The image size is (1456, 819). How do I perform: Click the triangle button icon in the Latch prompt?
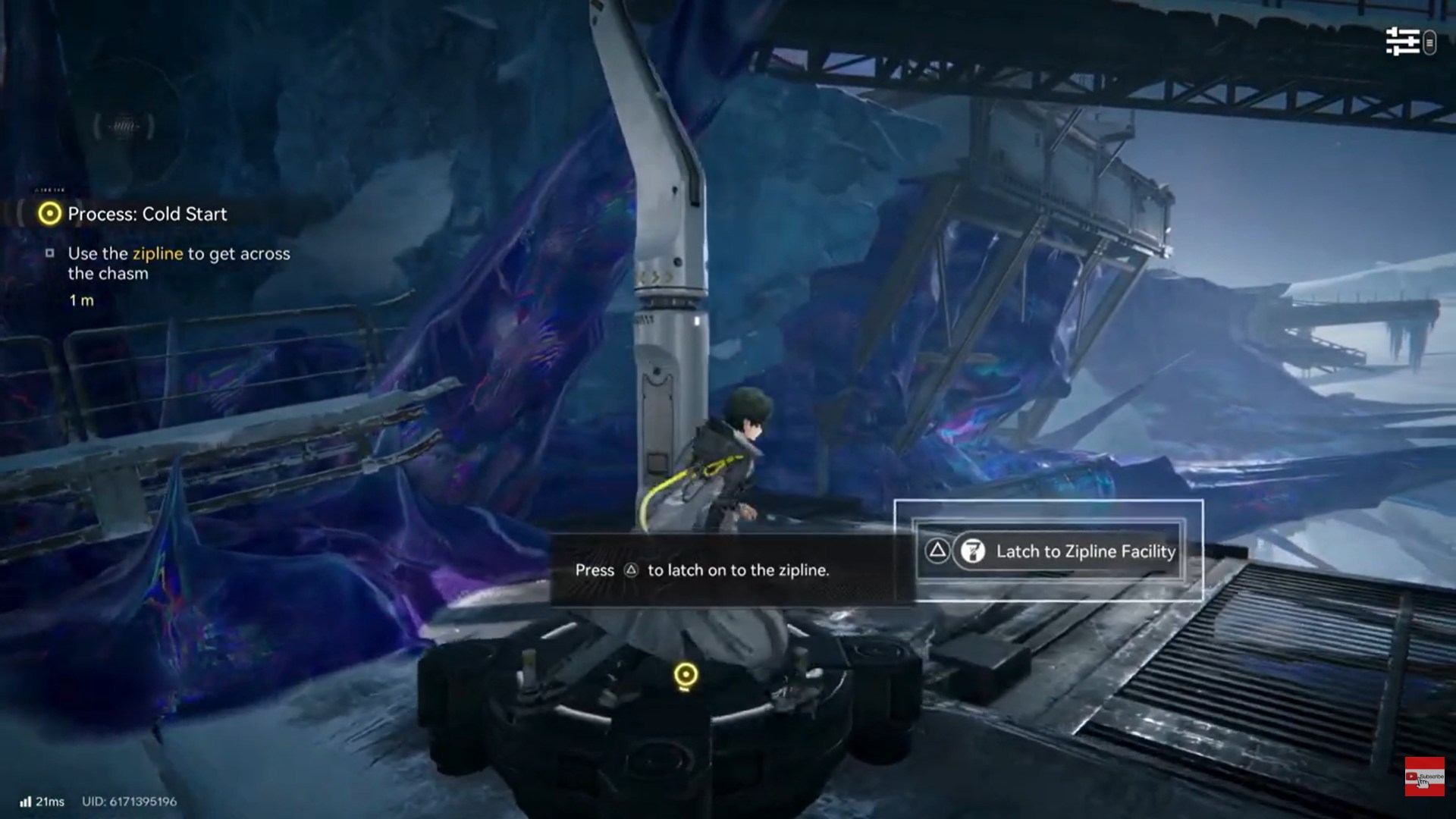pos(936,551)
